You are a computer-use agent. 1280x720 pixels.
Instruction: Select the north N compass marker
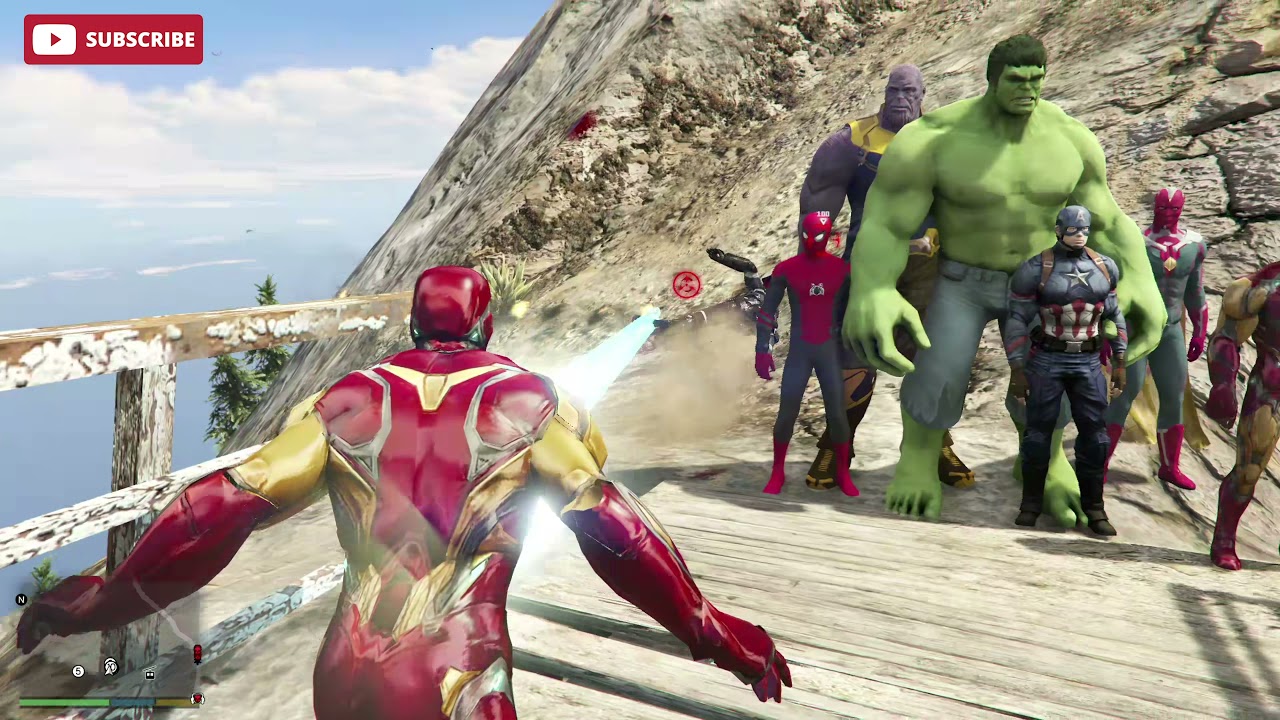click(21, 600)
